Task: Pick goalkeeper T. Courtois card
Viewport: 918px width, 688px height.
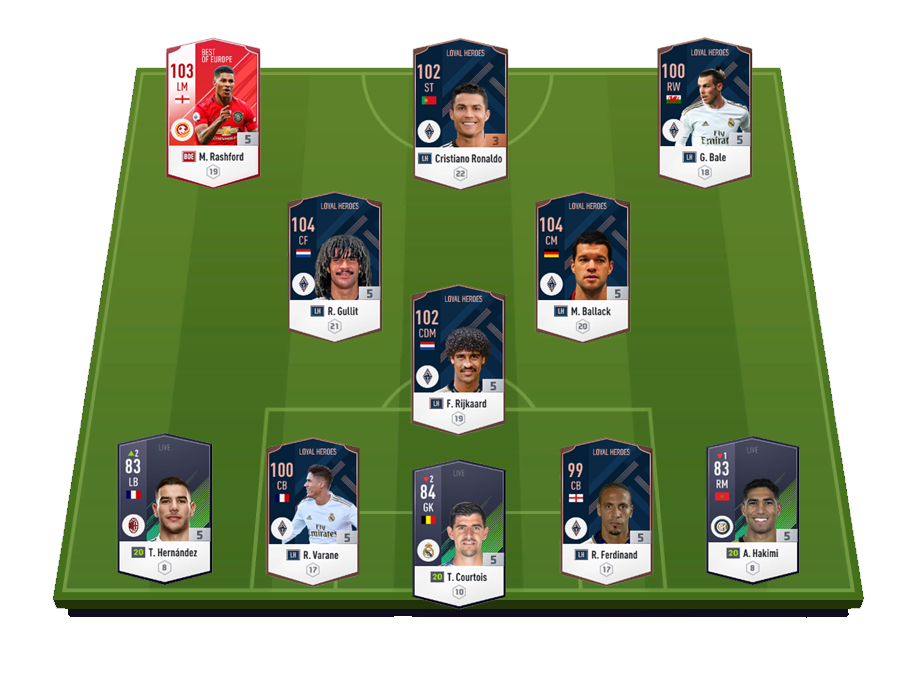Action: (x=459, y=528)
